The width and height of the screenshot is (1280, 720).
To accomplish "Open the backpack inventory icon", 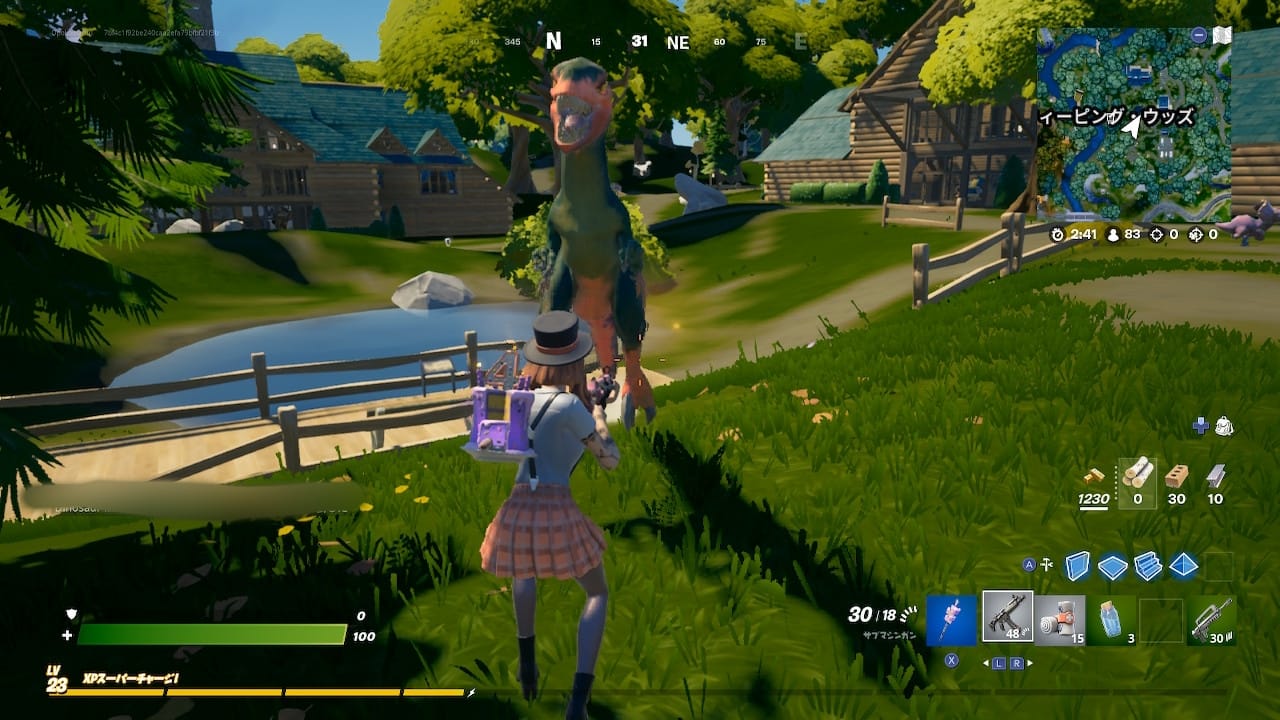I will click(1224, 427).
